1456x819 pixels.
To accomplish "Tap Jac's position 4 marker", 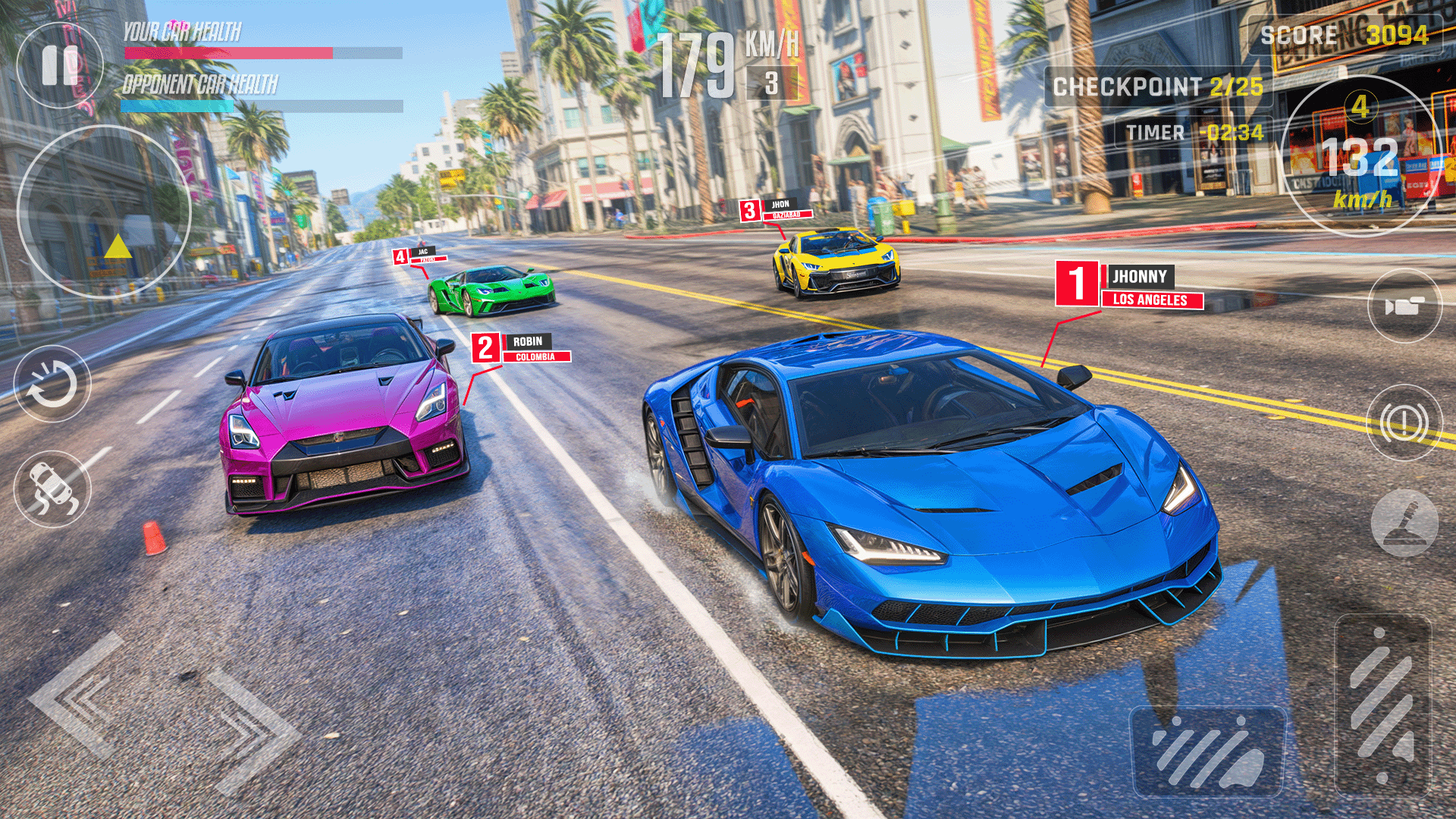I will [402, 256].
